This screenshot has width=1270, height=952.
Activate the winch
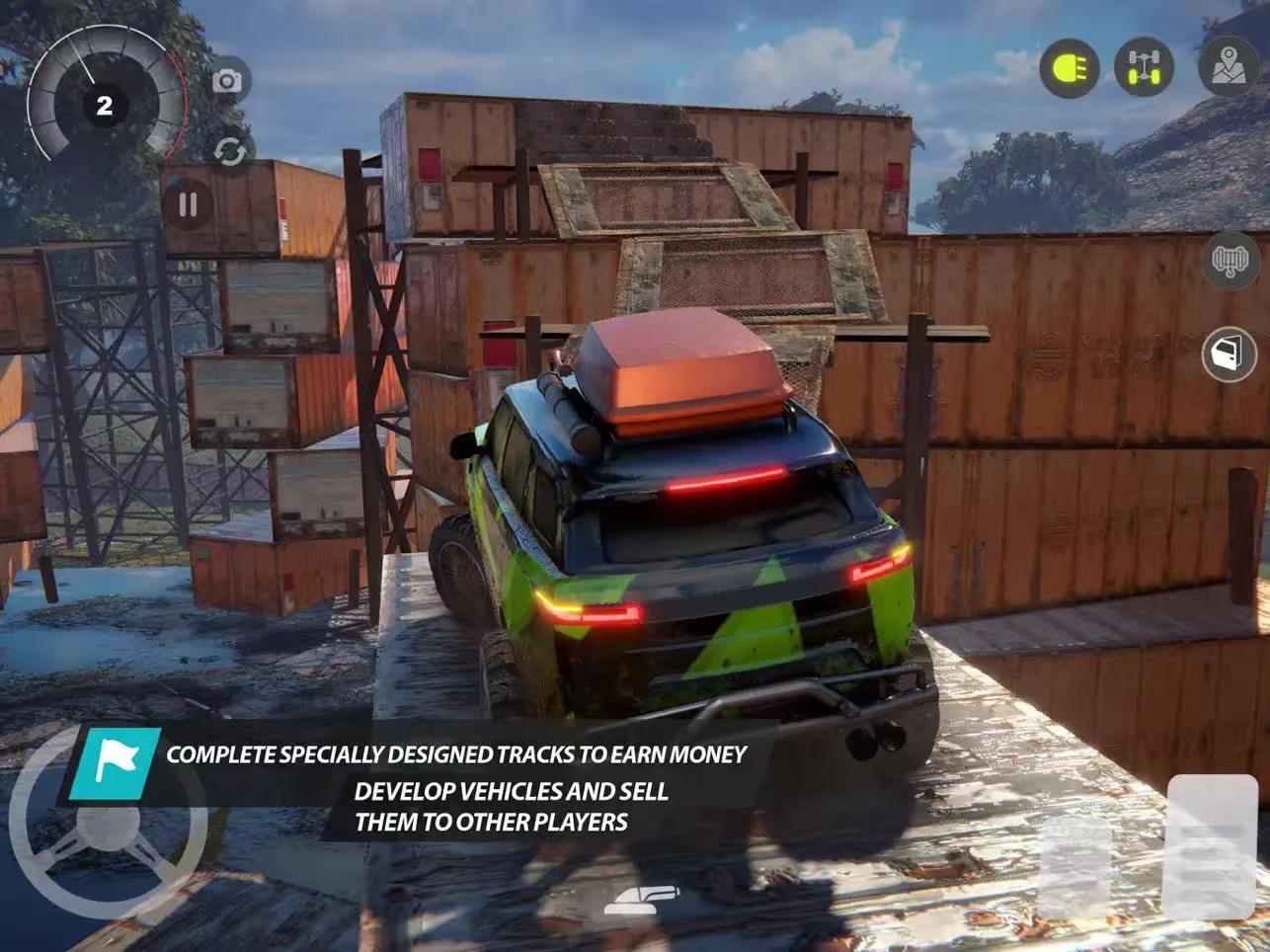tap(1230, 262)
